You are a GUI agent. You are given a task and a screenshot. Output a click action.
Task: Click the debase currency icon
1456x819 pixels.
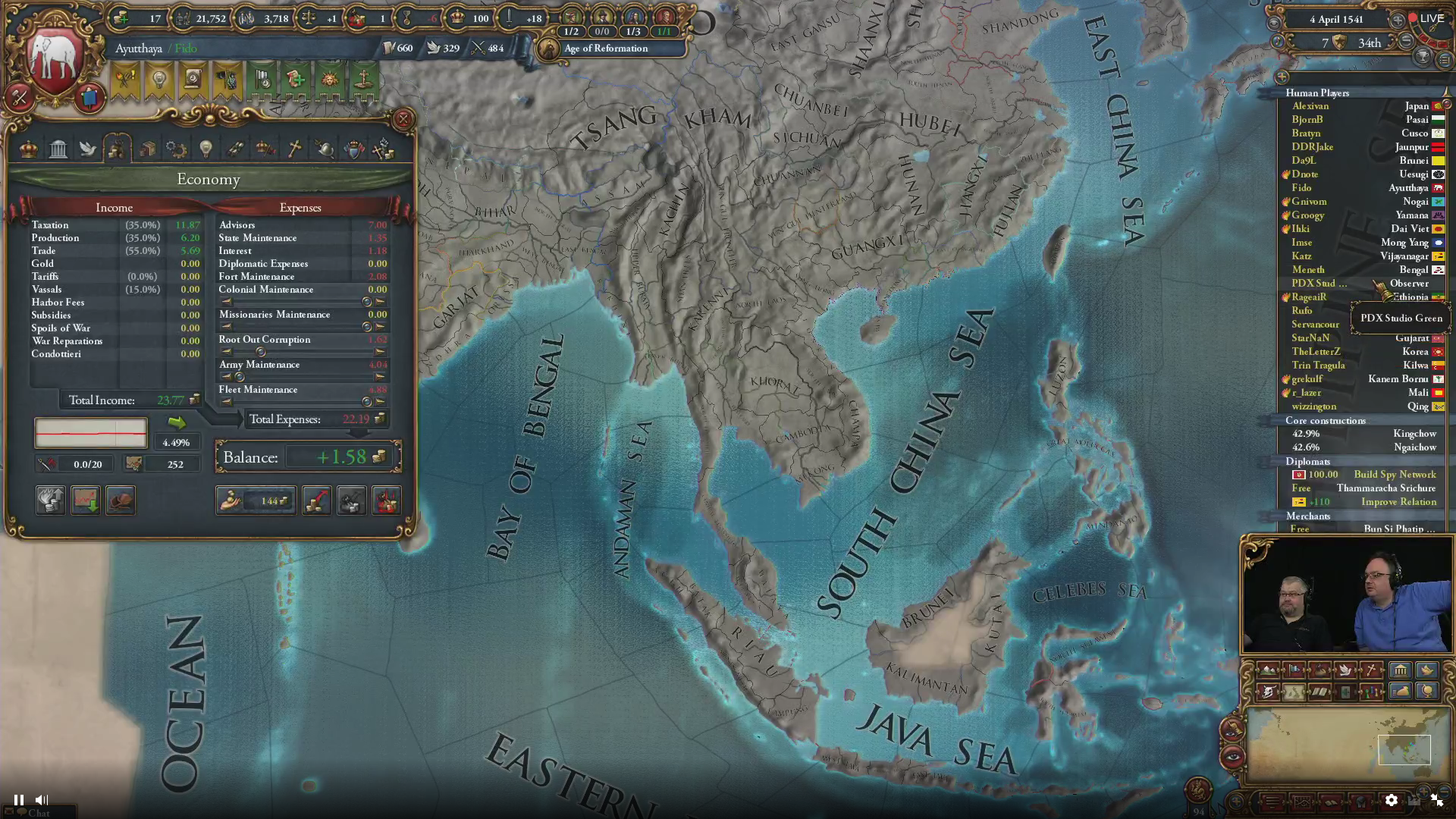pos(352,500)
